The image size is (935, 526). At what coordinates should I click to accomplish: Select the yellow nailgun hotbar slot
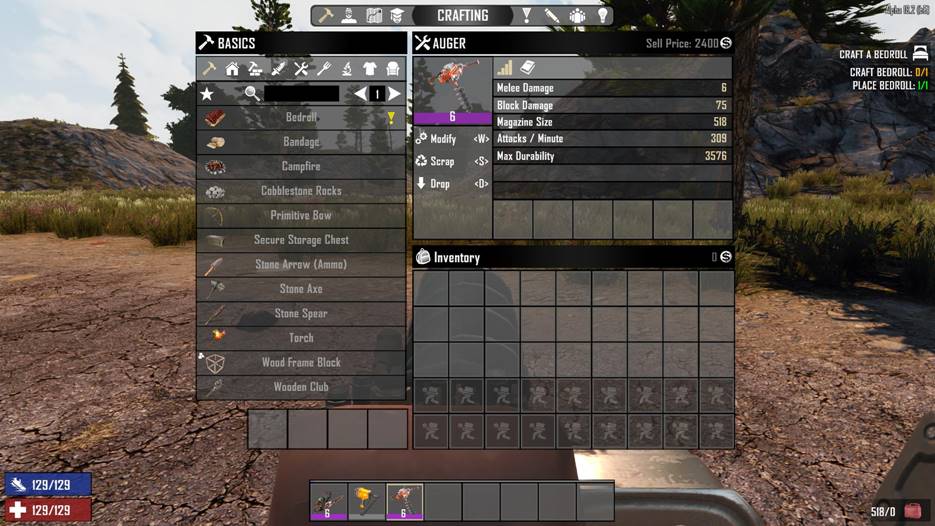pos(367,501)
